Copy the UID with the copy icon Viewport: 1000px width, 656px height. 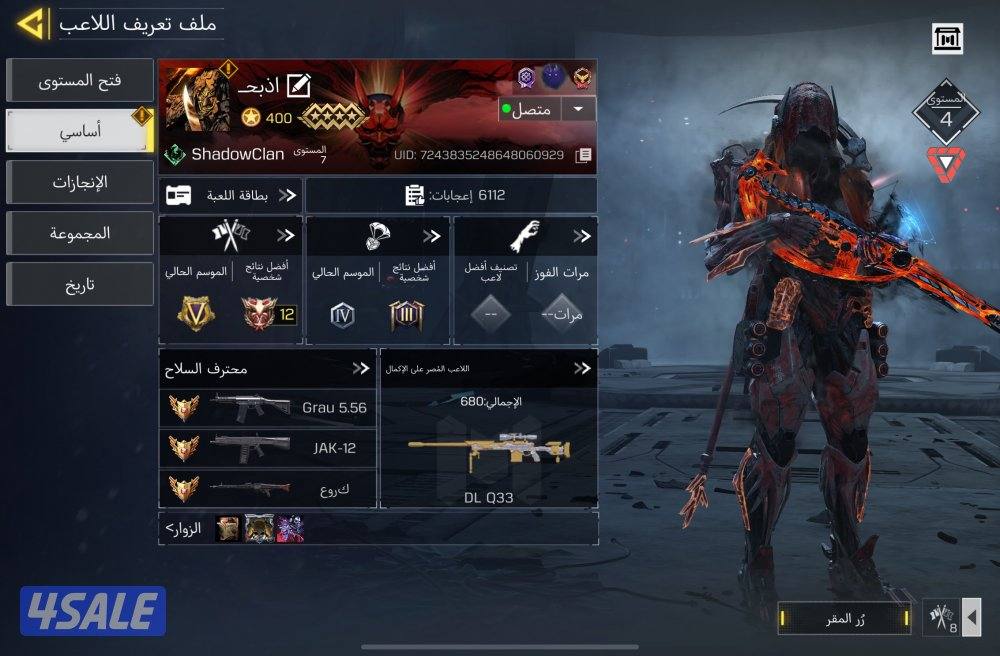click(x=584, y=155)
